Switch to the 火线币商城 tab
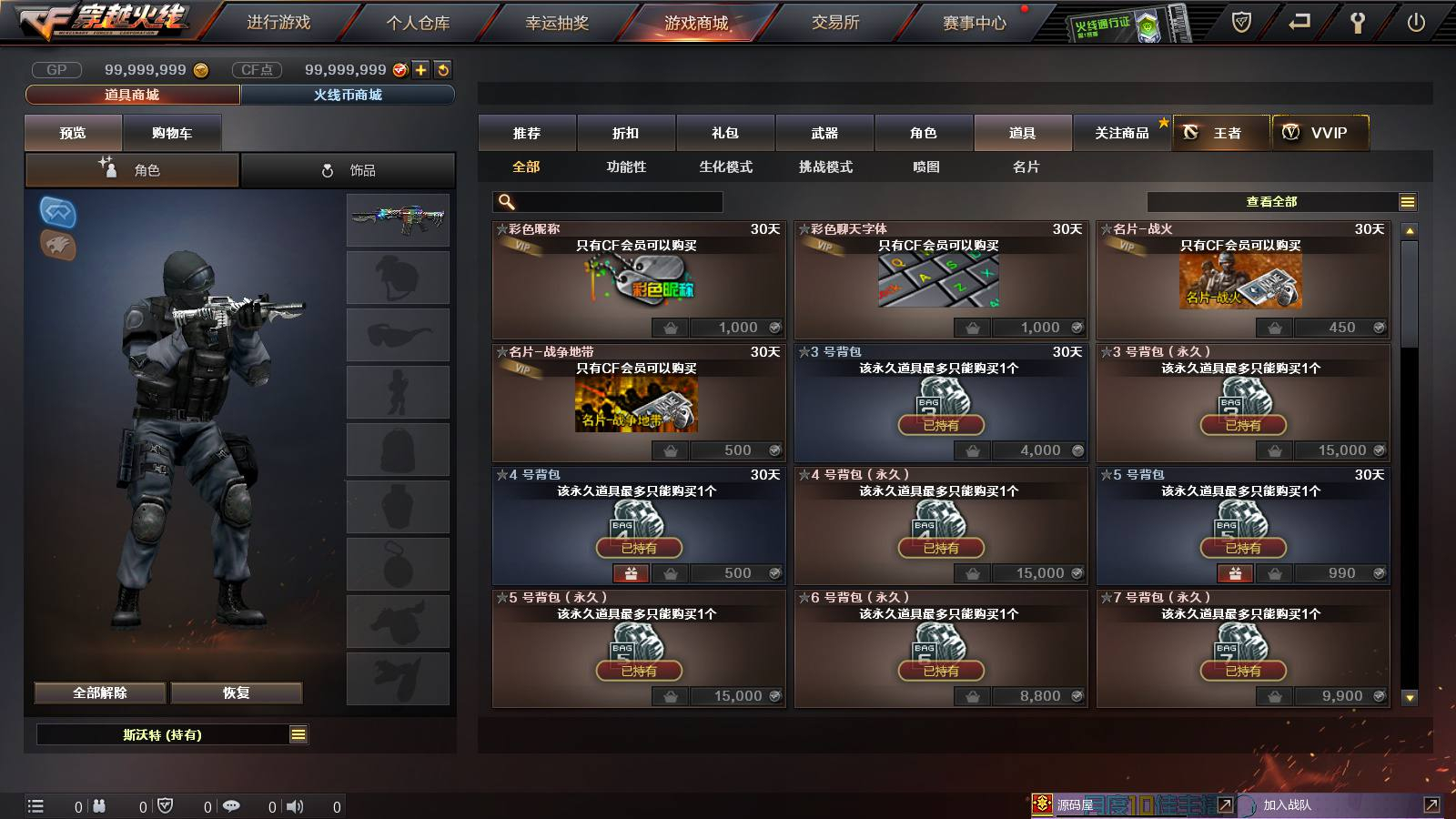Screen dimensions: 1456x819 click(x=348, y=95)
